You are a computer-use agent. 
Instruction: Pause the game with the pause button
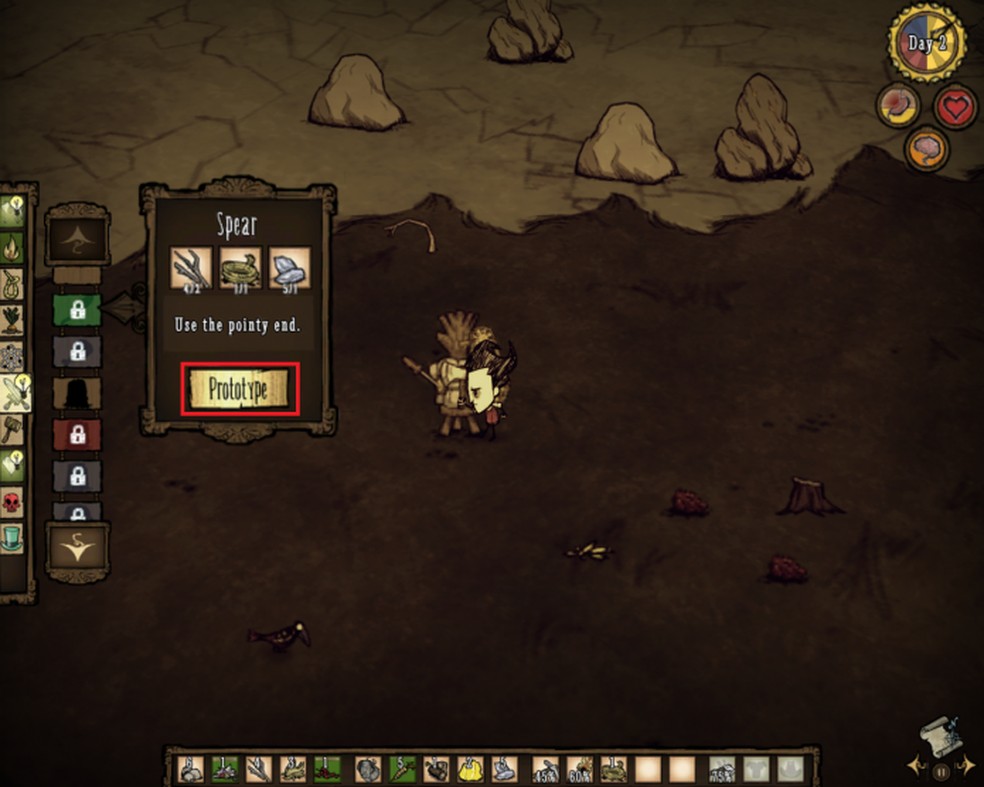pyautogui.click(x=940, y=771)
